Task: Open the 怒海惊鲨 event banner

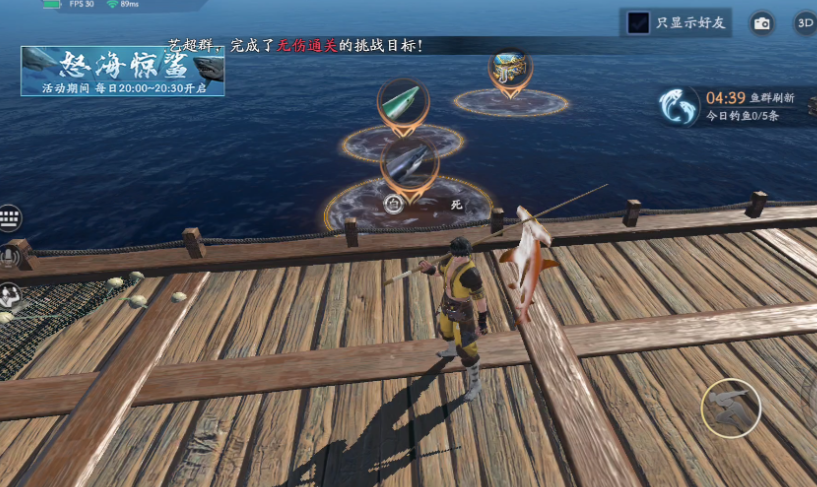Action: (122, 71)
